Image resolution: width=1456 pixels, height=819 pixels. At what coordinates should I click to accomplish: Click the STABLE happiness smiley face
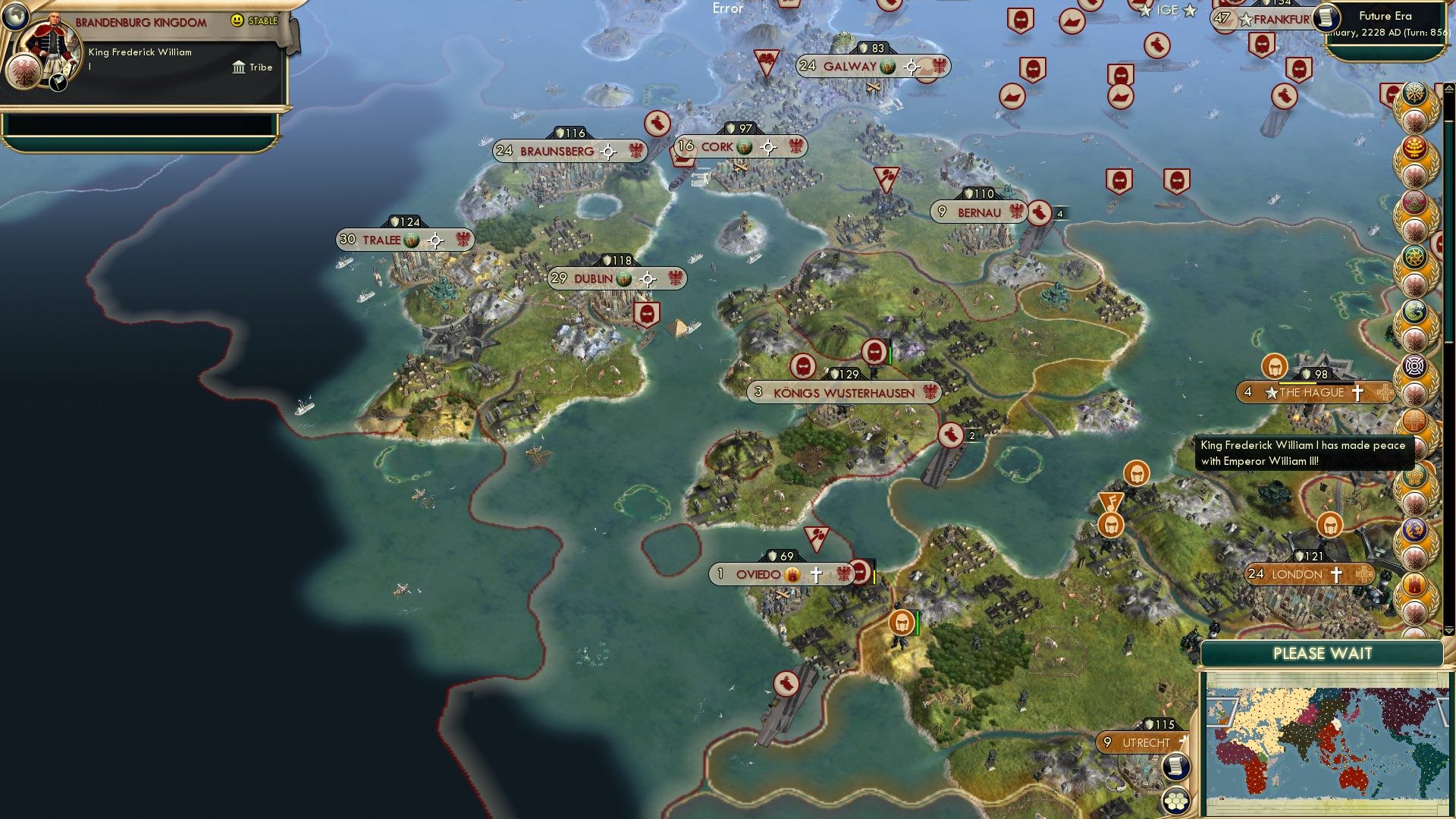(x=238, y=20)
